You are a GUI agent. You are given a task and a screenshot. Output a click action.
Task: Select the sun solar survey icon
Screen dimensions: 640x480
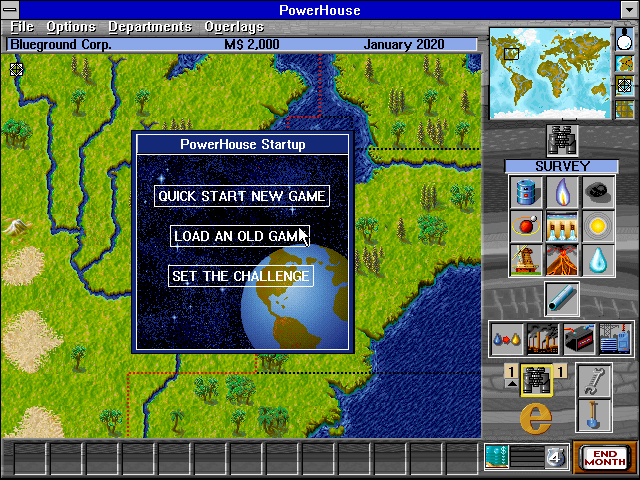597,226
